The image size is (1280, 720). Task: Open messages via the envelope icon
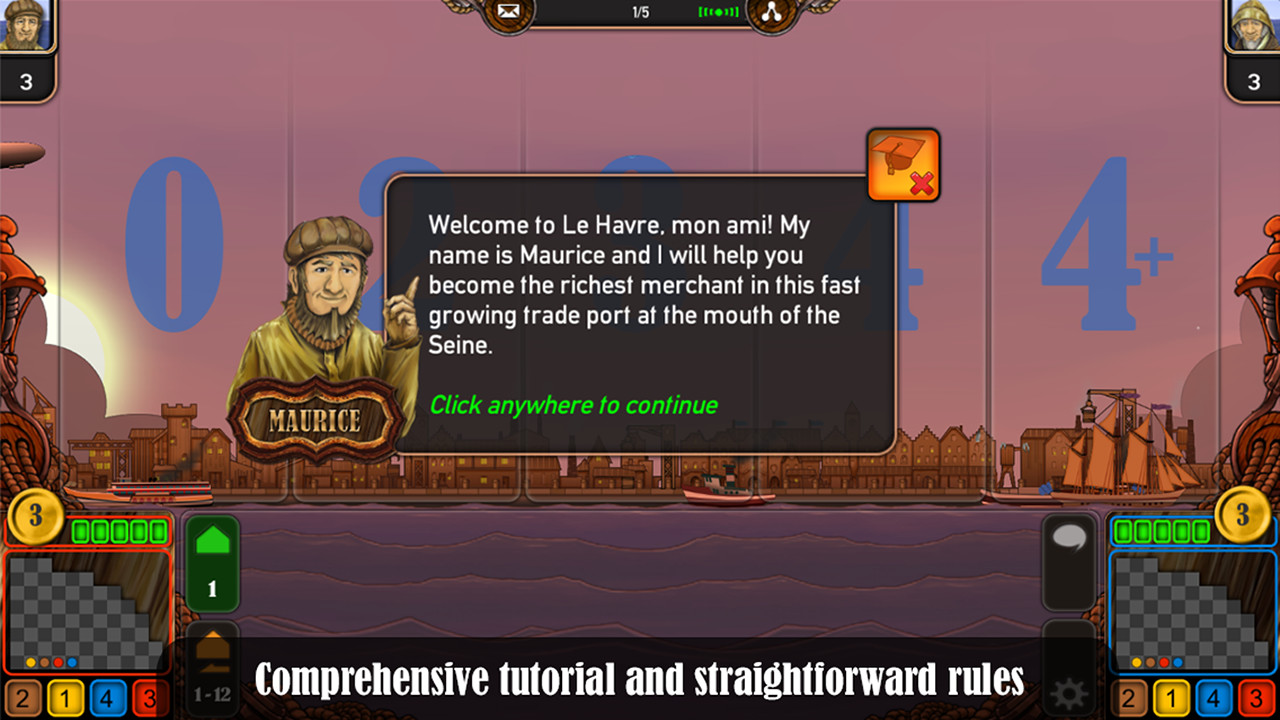[x=508, y=10]
